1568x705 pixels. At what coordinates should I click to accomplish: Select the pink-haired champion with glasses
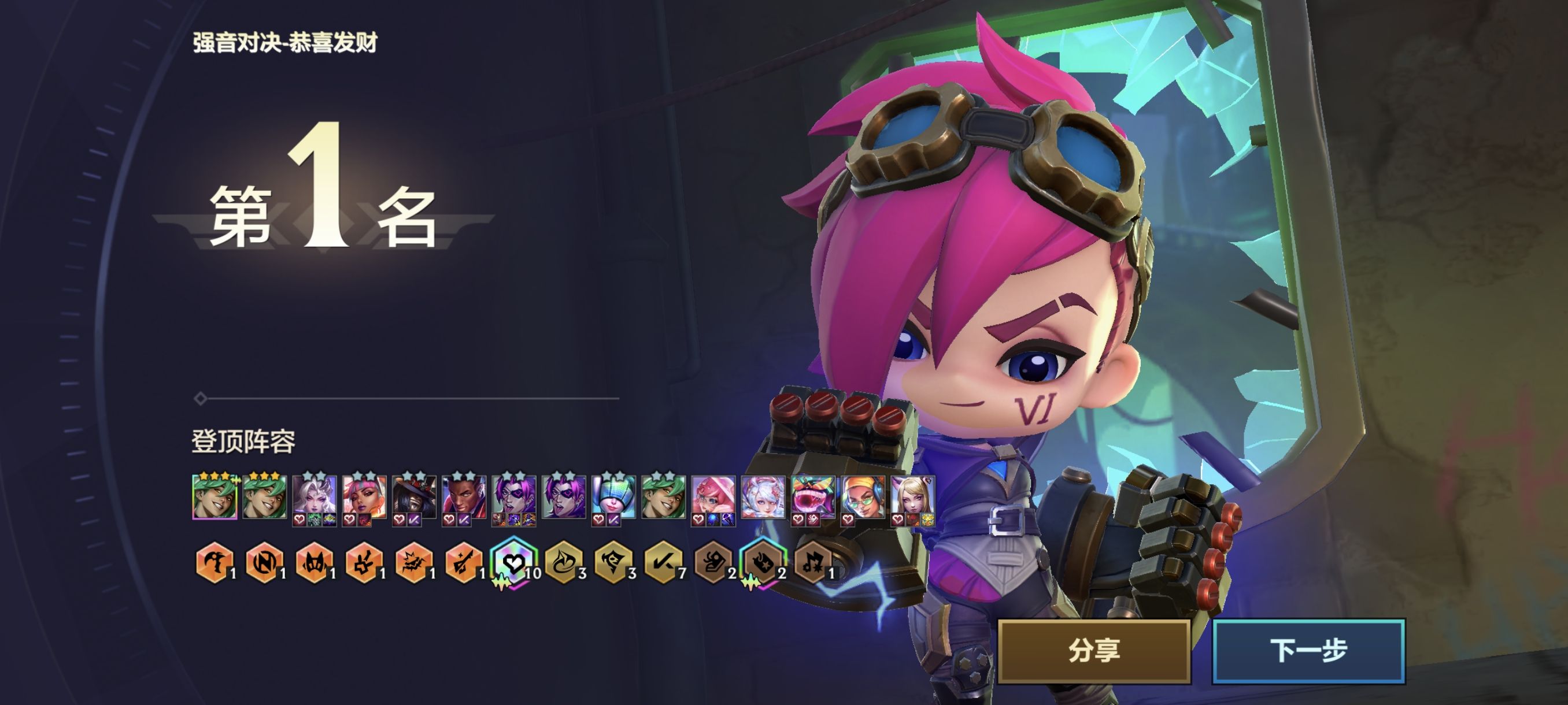click(x=713, y=496)
